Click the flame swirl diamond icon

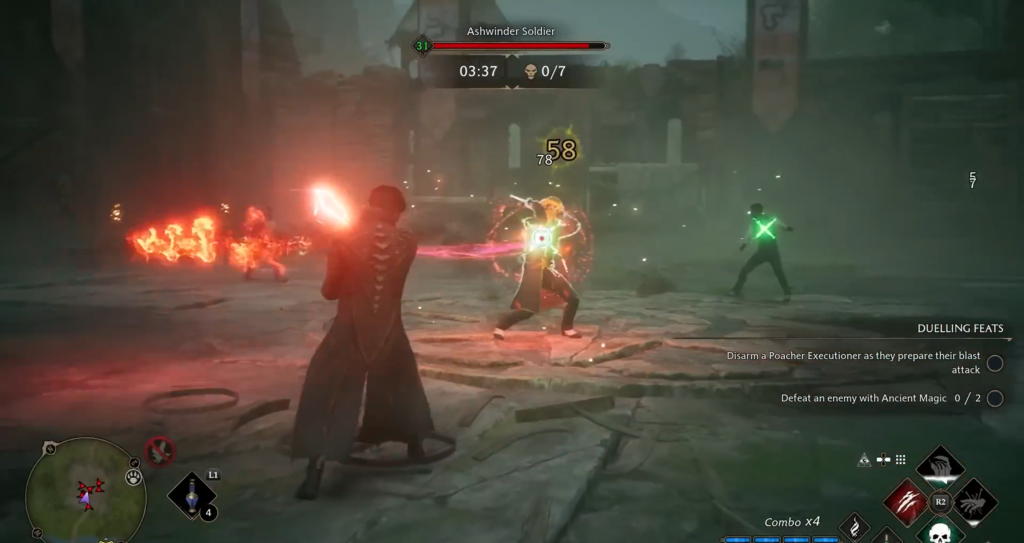point(853,527)
